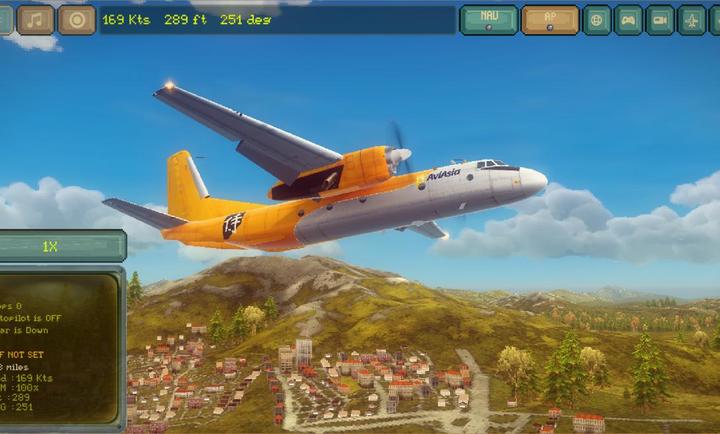This screenshot has width=720, height=434.
Task: Click the airplane icon button
Action: (692, 20)
